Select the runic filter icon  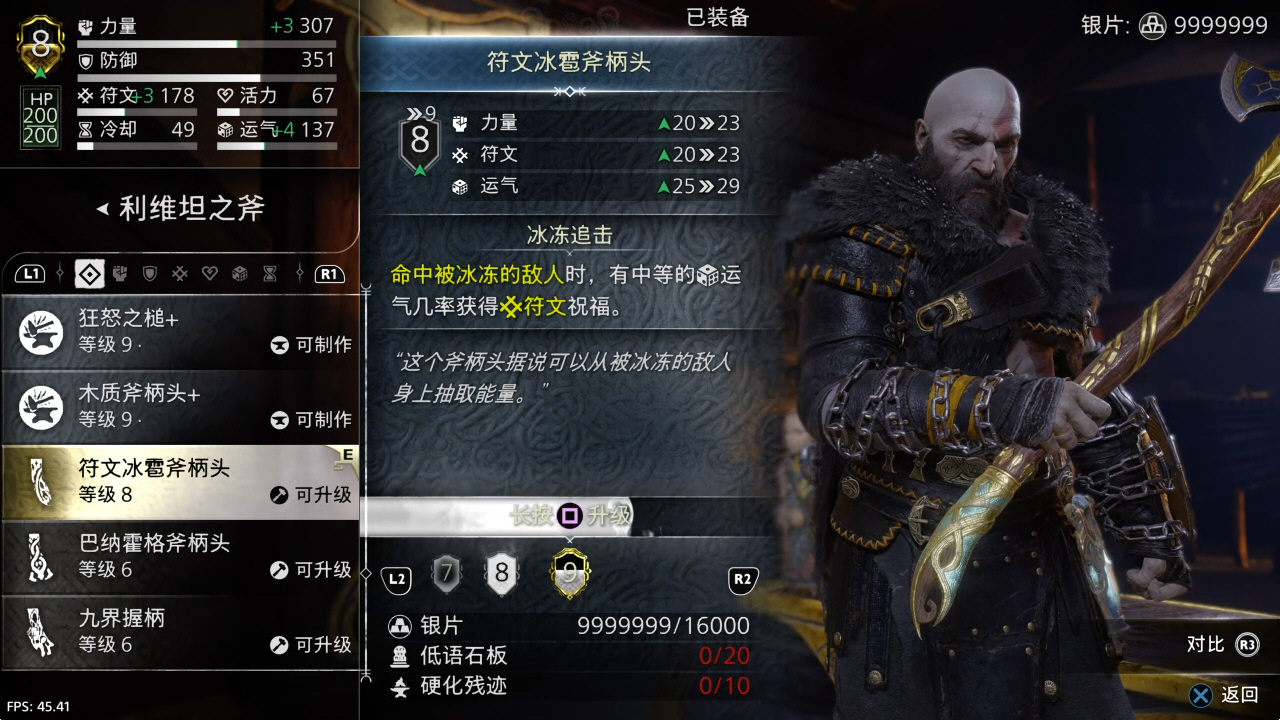click(180, 274)
